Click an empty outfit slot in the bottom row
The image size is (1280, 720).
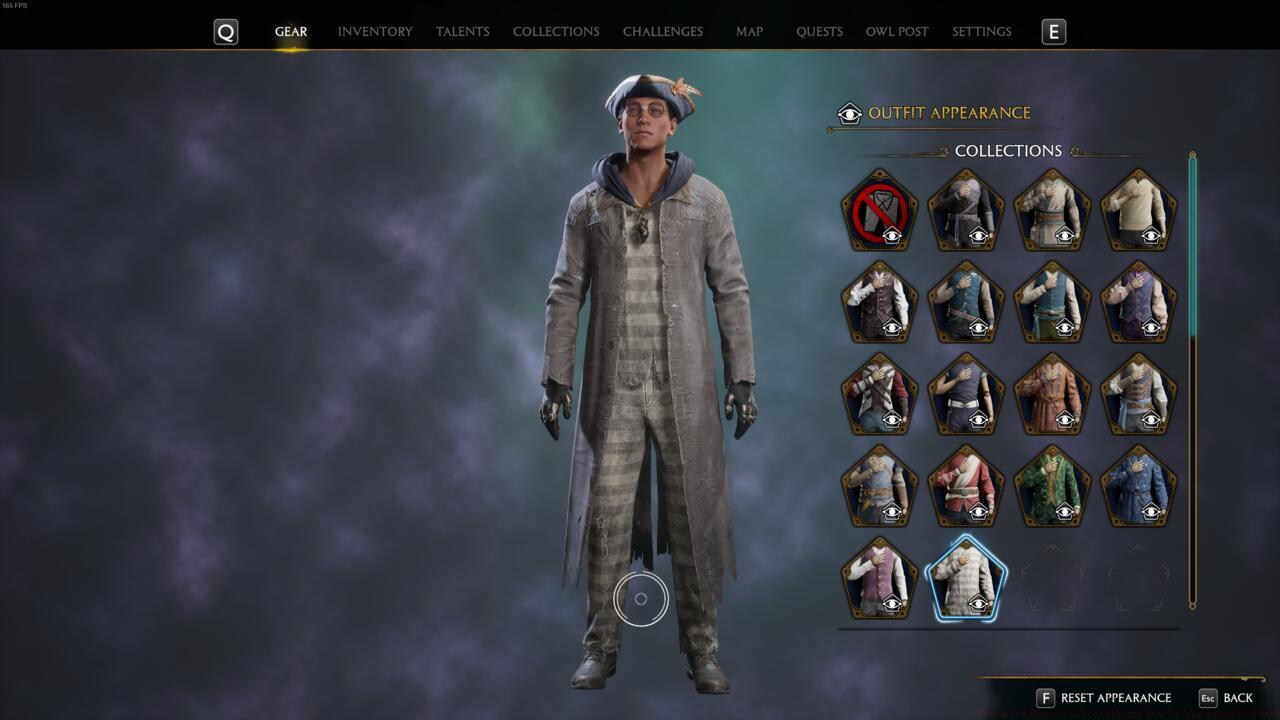click(1052, 578)
